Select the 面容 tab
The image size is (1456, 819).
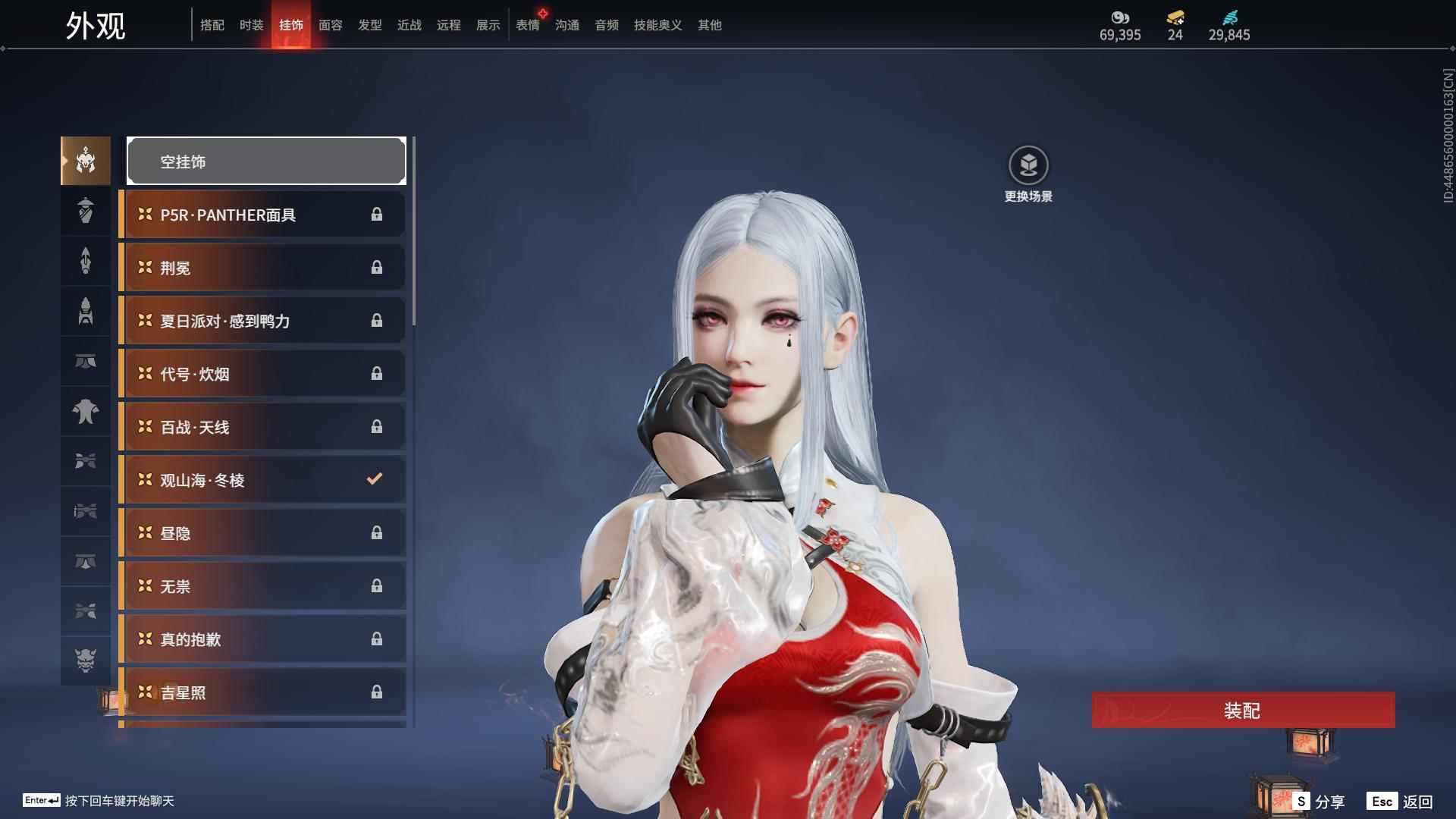point(330,25)
